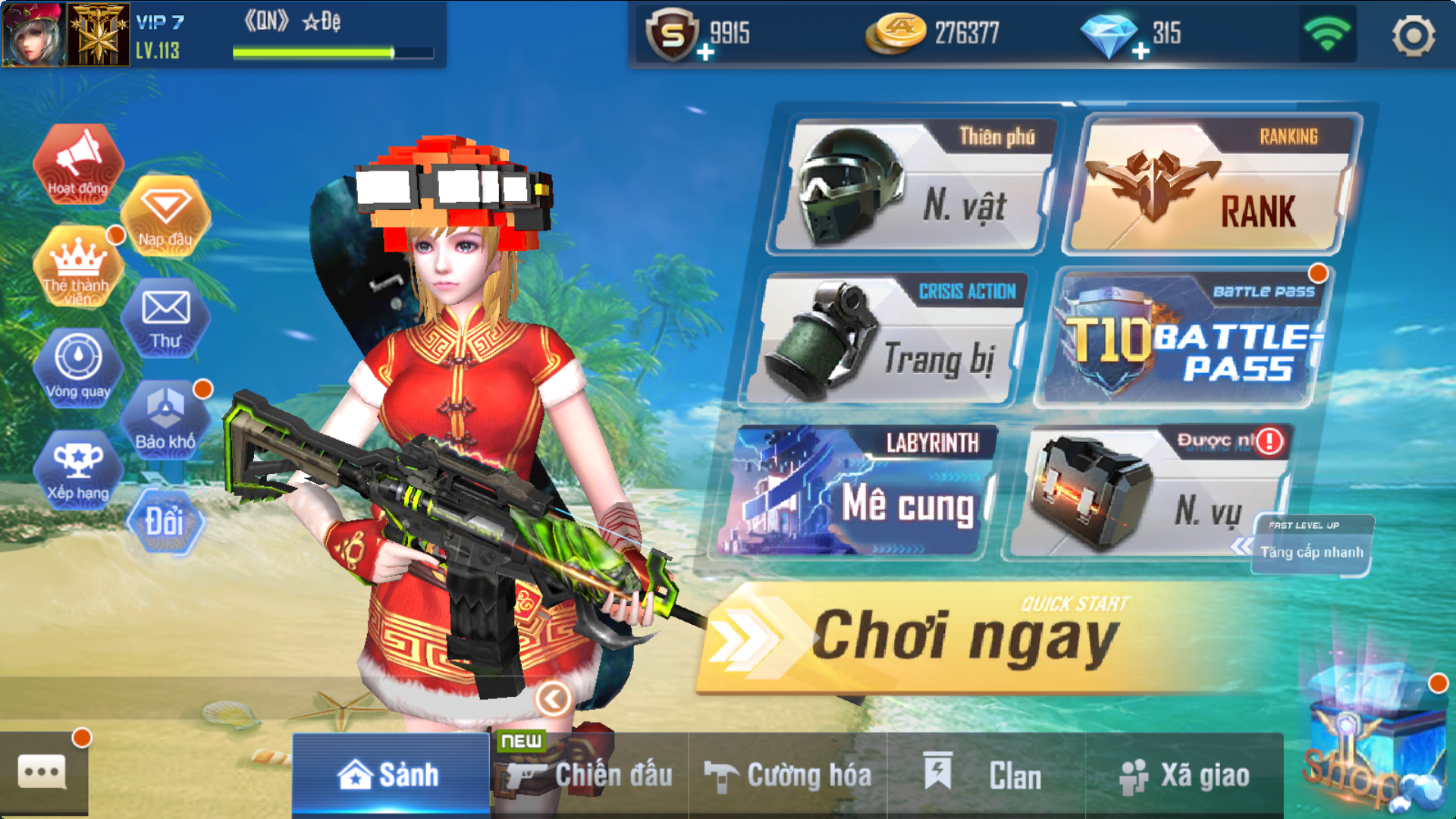Open Thẻ thành viên membership card
The height and width of the screenshot is (819, 1456).
(x=77, y=267)
